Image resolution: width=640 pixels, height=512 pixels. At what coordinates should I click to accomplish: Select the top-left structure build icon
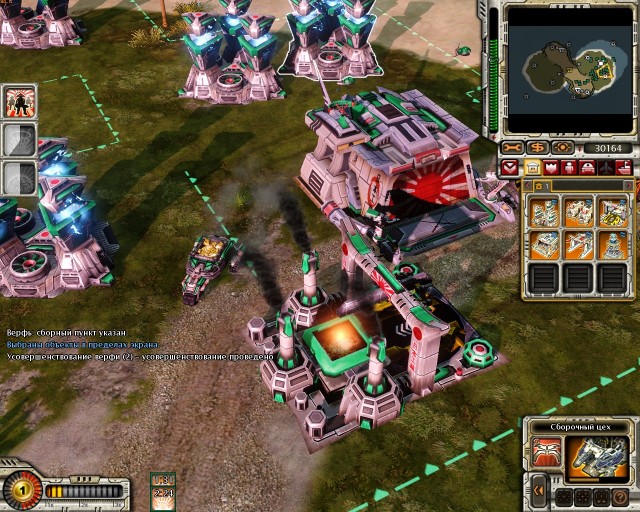544,211
